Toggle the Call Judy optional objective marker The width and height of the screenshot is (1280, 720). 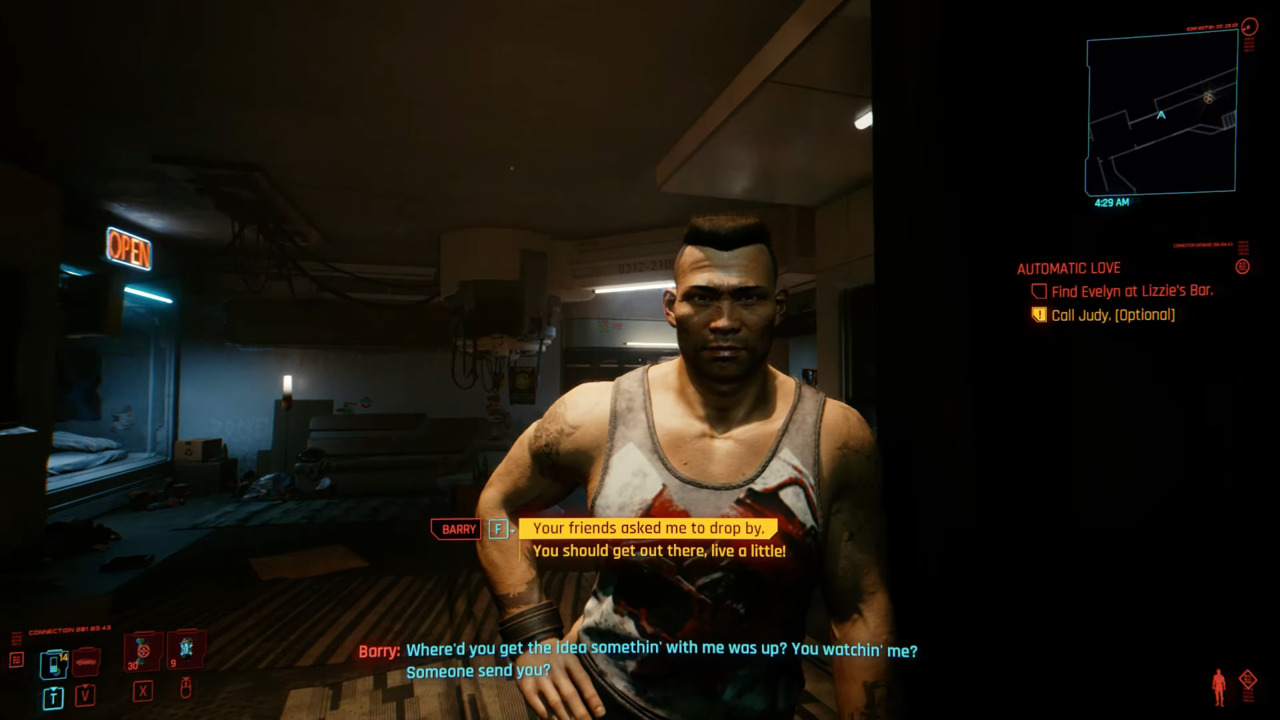click(x=1038, y=315)
